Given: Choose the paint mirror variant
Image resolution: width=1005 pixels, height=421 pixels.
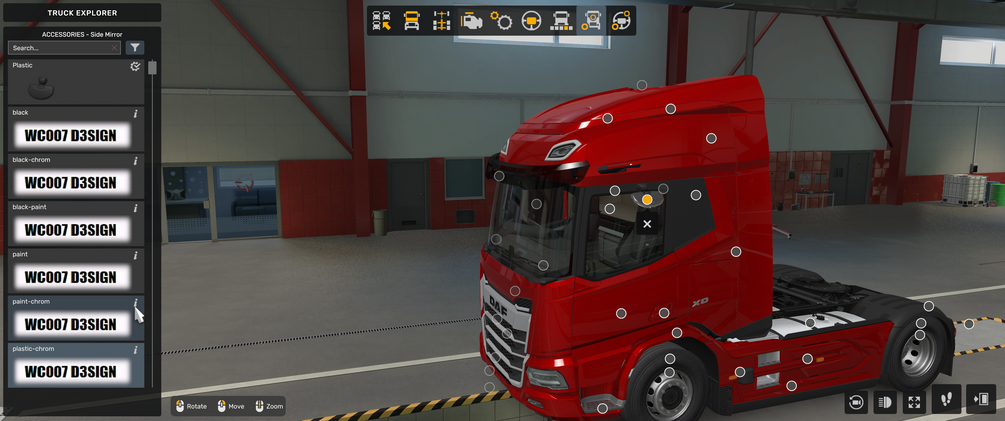Looking at the screenshot, I should point(70,276).
